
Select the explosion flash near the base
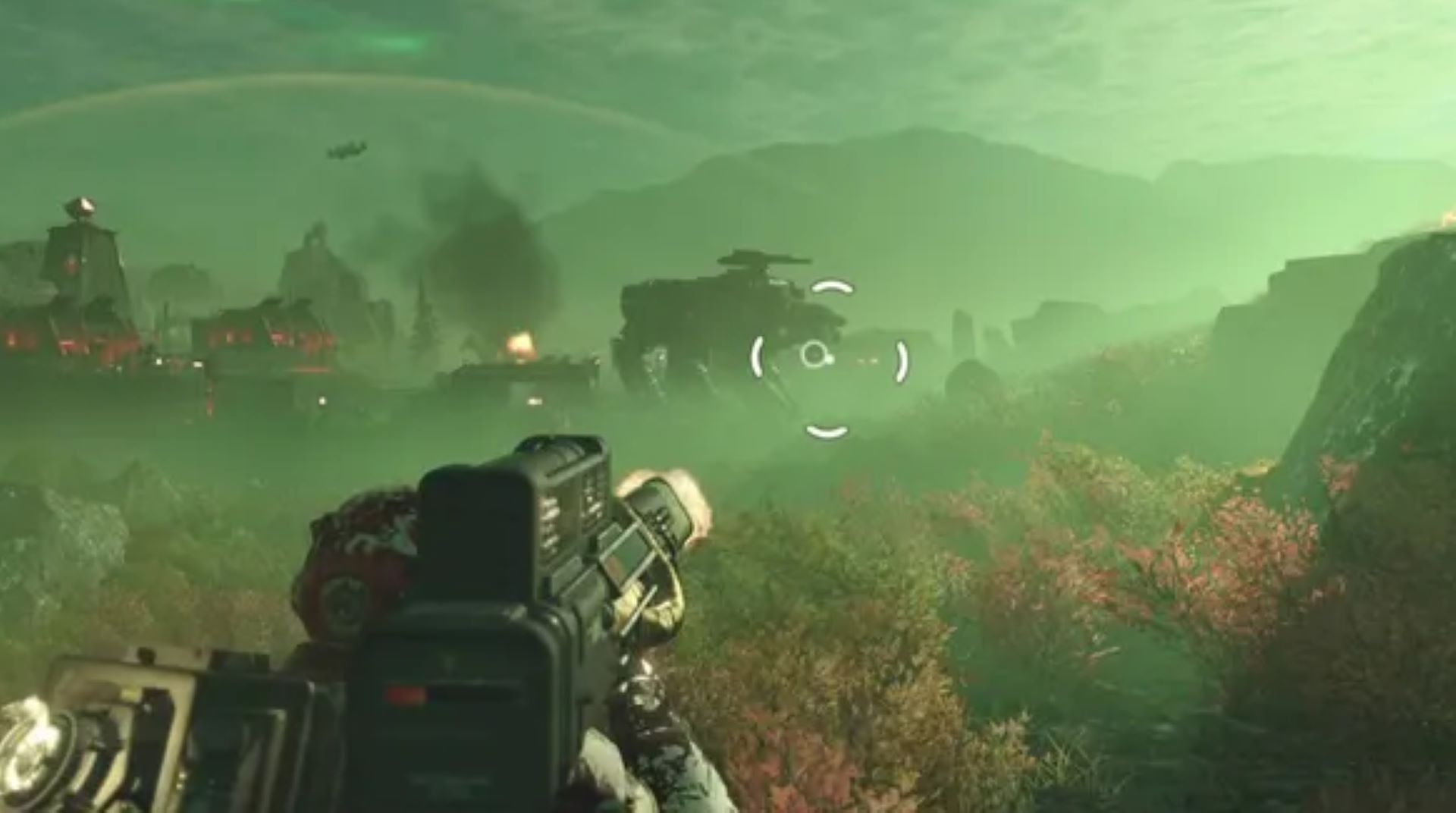coord(523,341)
